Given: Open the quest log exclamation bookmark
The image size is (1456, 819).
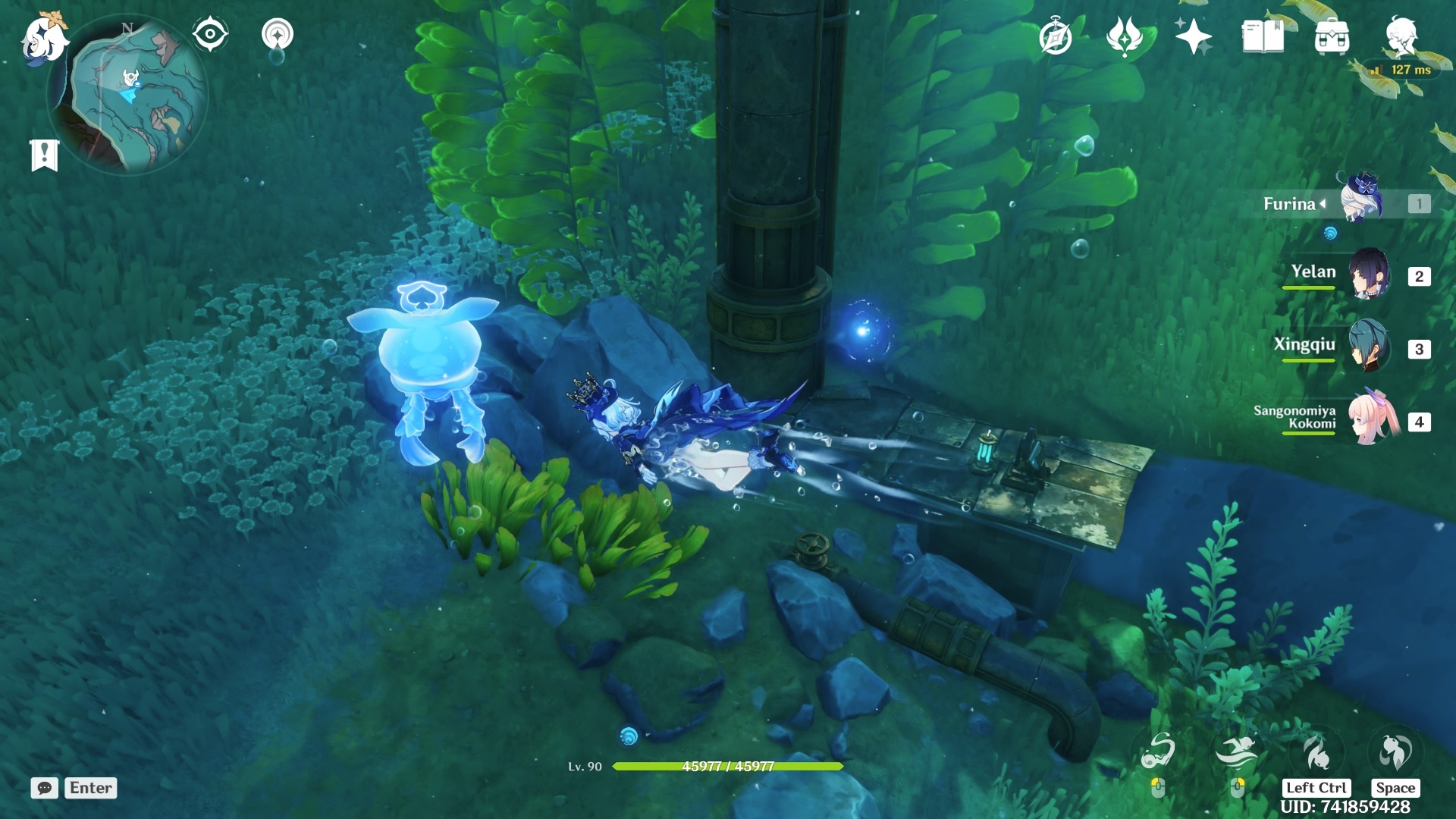Looking at the screenshot, I should (x=44, y=155).
